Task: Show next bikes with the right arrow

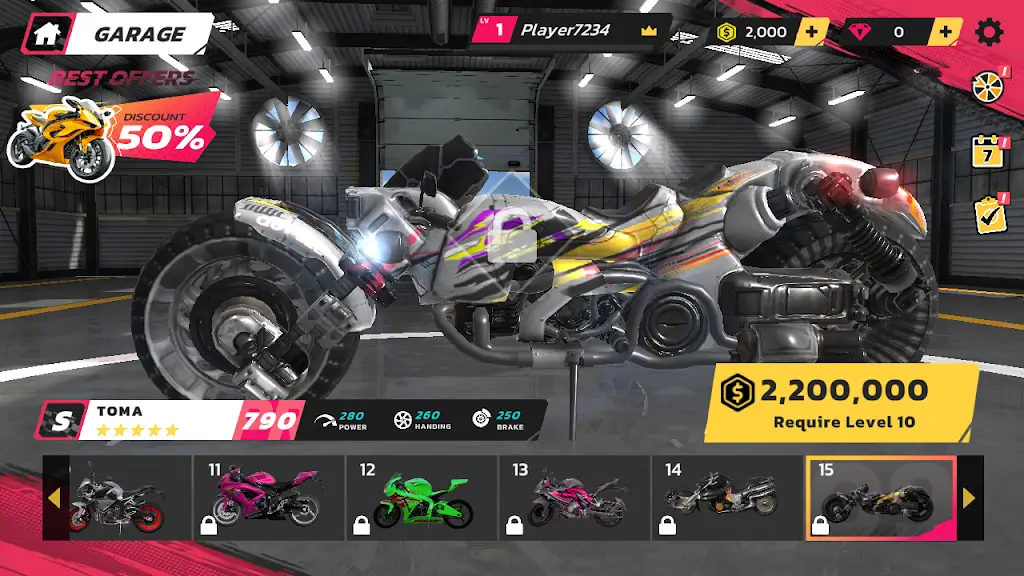Action: click(x=968, y=498)
